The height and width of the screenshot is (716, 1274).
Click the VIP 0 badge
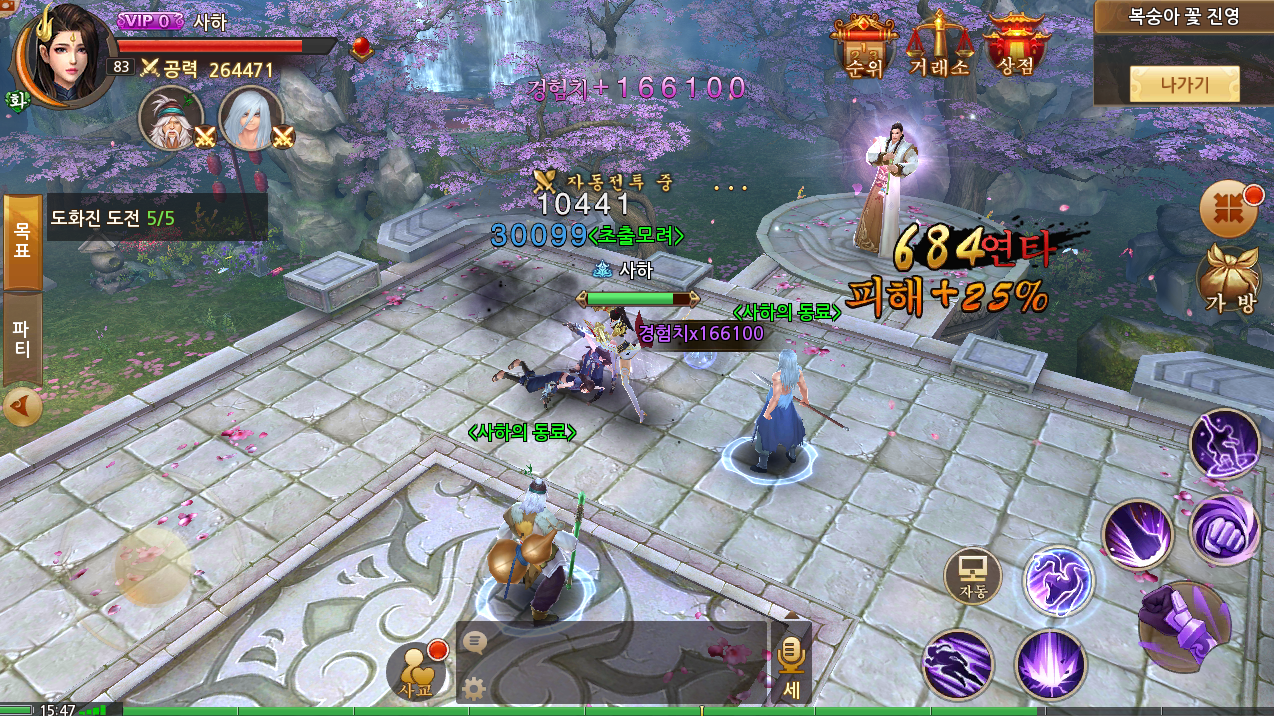[150, 21]
